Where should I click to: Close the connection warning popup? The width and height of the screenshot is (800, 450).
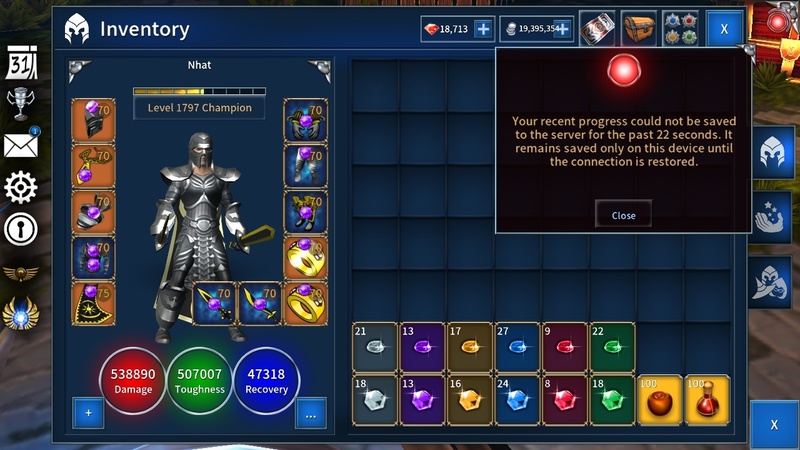pos(623,215)
